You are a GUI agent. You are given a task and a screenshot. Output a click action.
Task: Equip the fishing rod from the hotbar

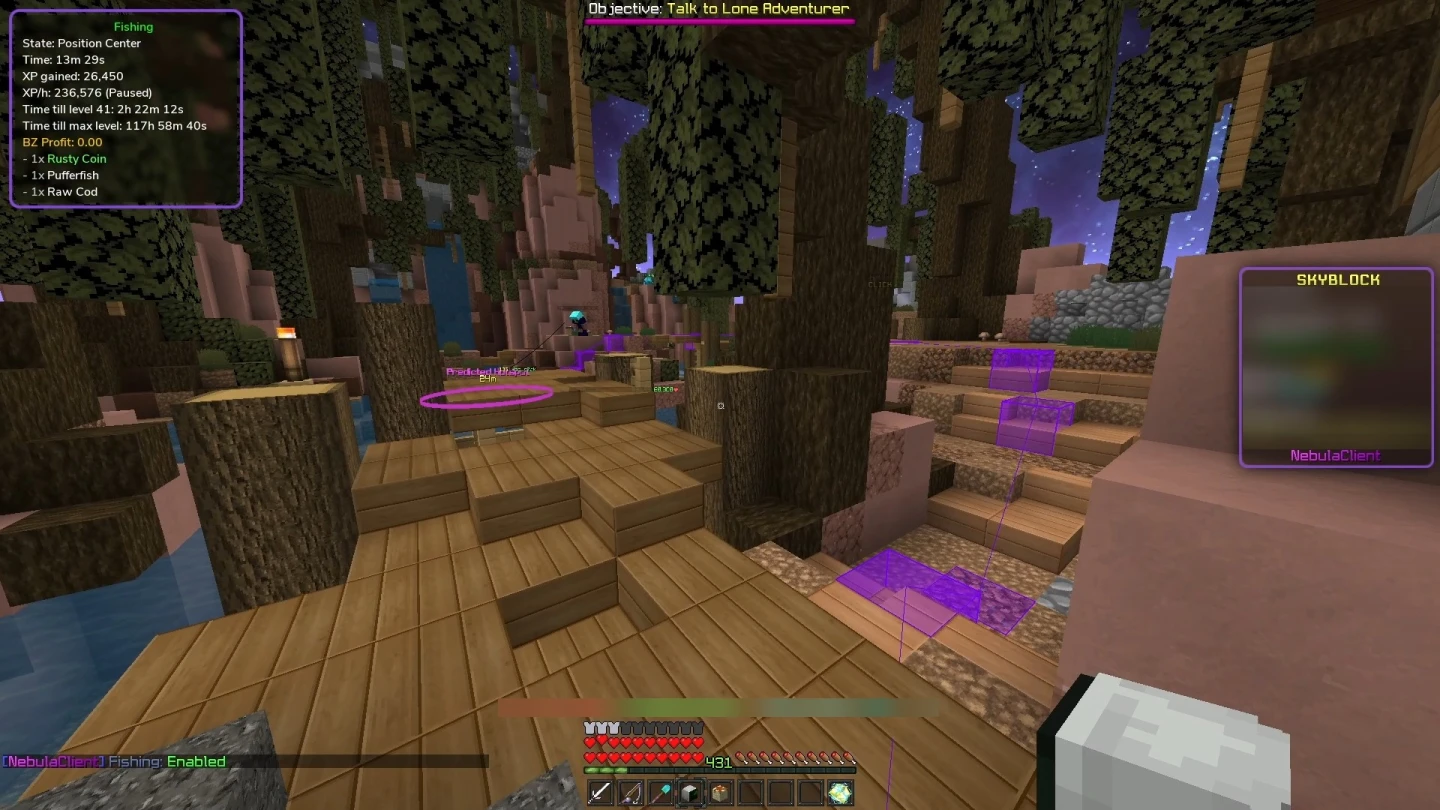(x=632, y=793)
